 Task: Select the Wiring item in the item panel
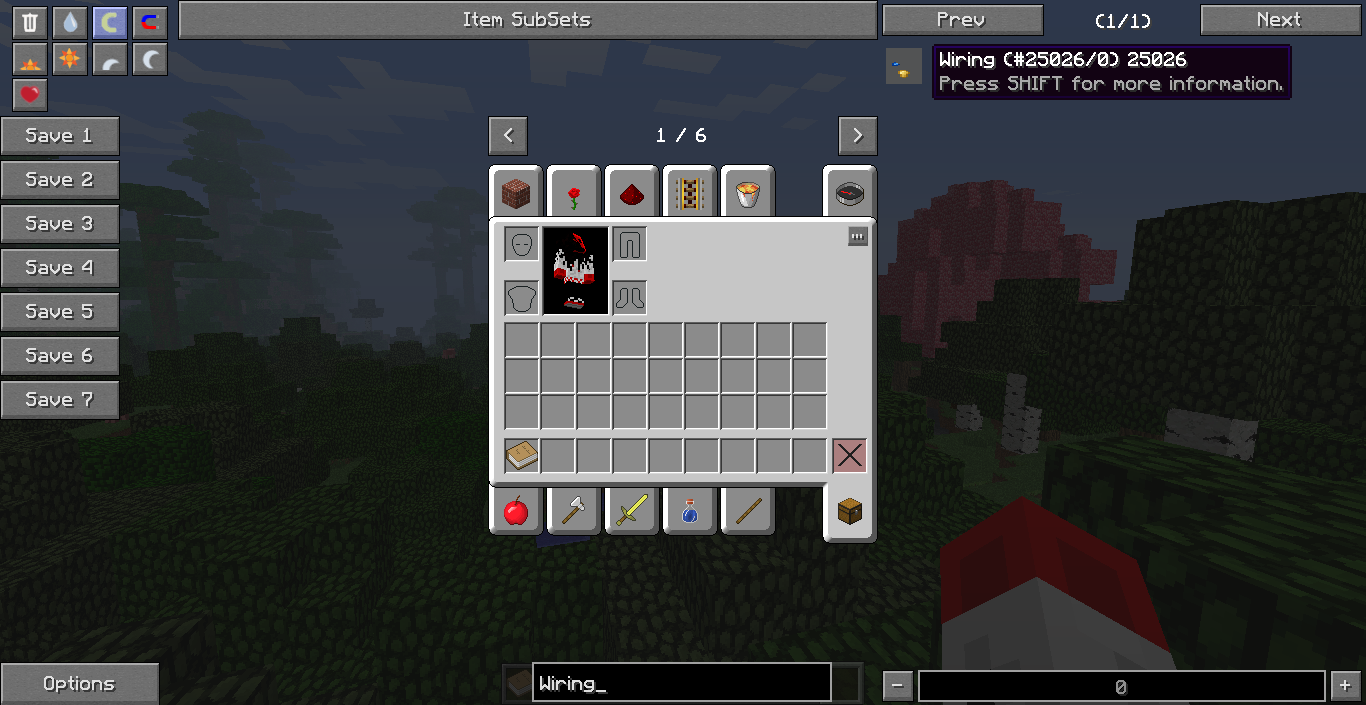[904, 68]
